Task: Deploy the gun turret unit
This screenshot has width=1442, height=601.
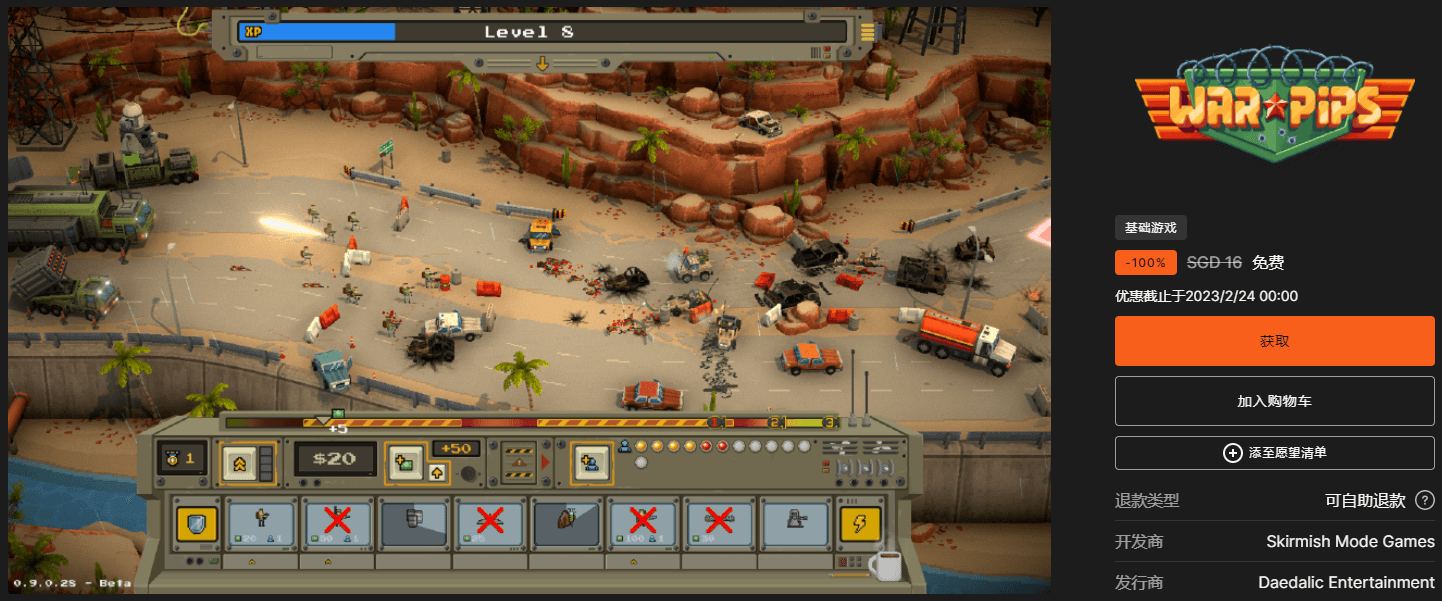Action: pyautogui.click(x=795, y=523)
